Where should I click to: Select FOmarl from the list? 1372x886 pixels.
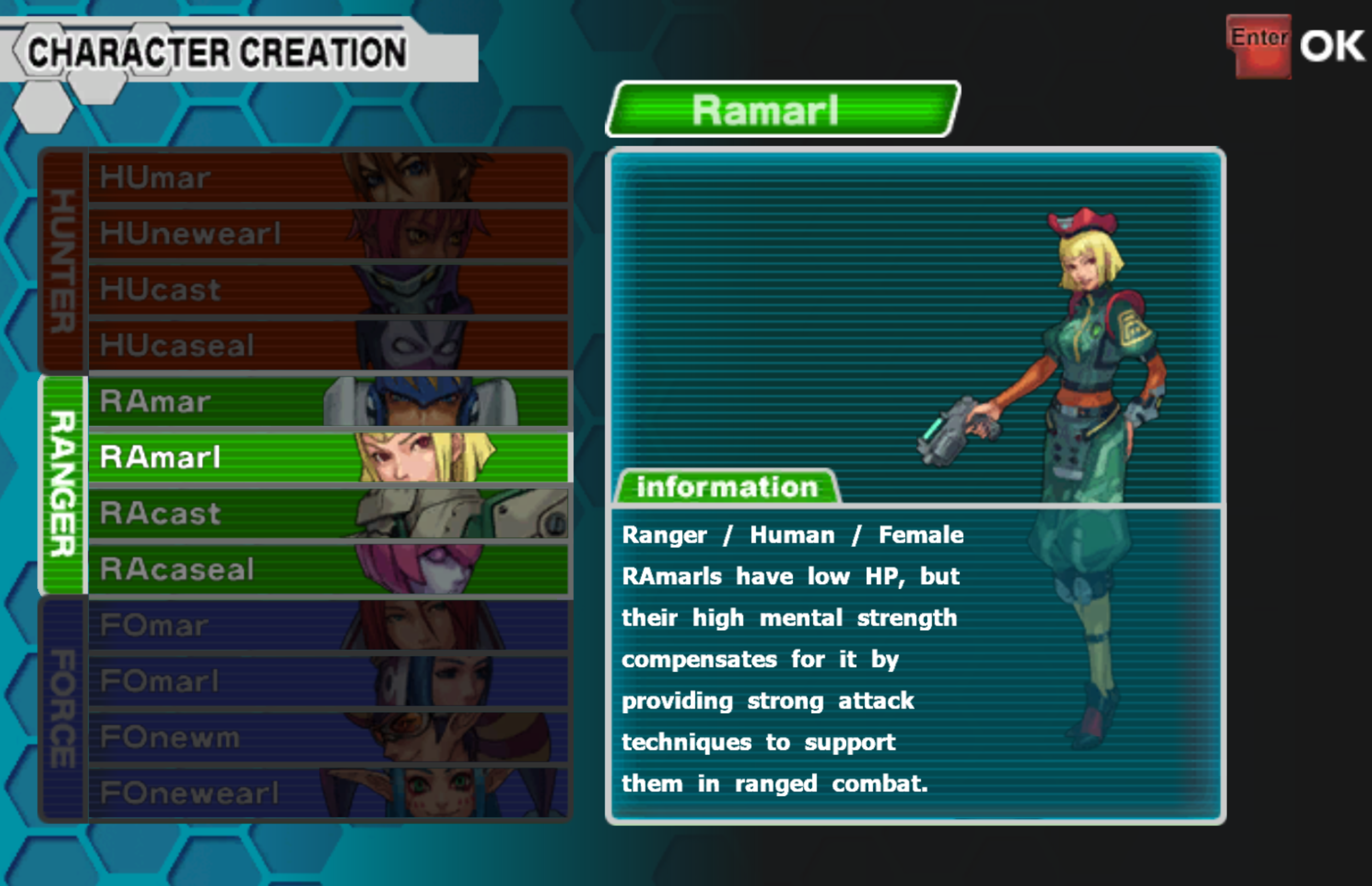(x=328, y=681)
